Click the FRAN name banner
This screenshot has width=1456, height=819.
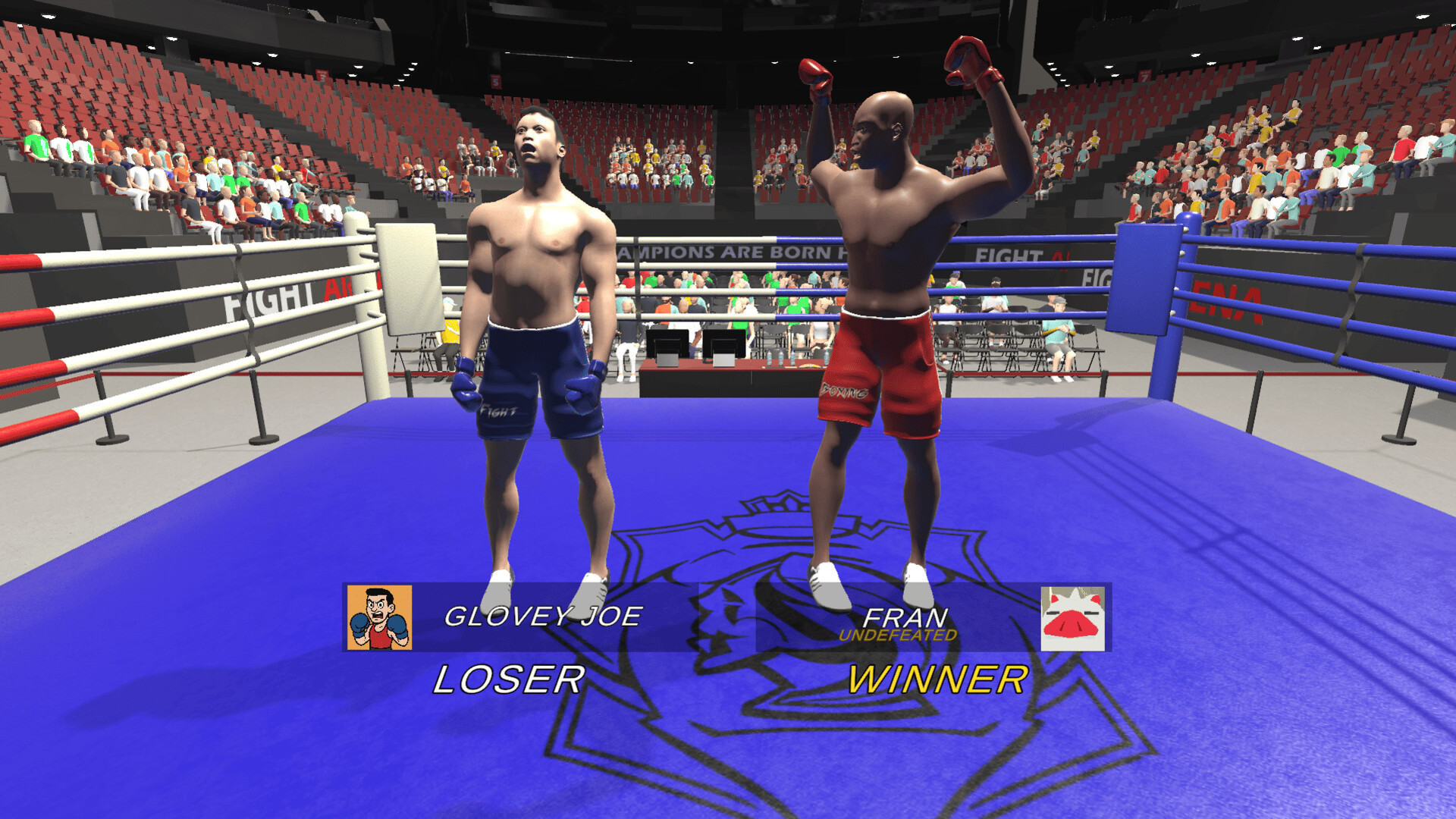click(907, 616)
